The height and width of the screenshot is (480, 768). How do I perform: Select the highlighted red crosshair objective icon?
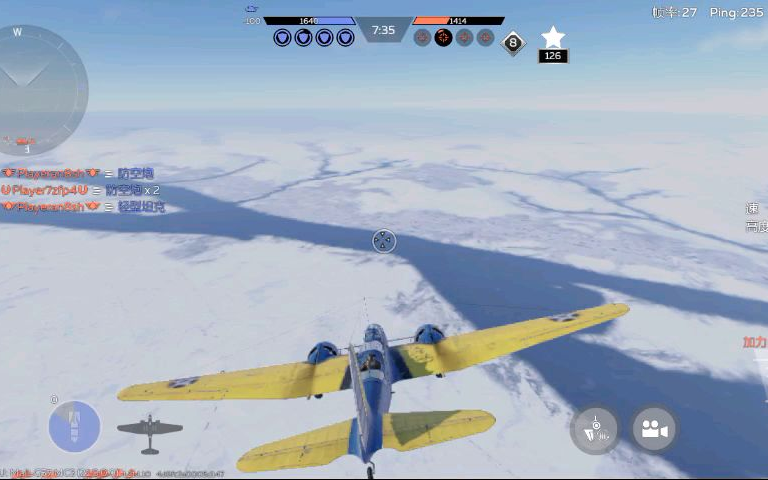443,38
